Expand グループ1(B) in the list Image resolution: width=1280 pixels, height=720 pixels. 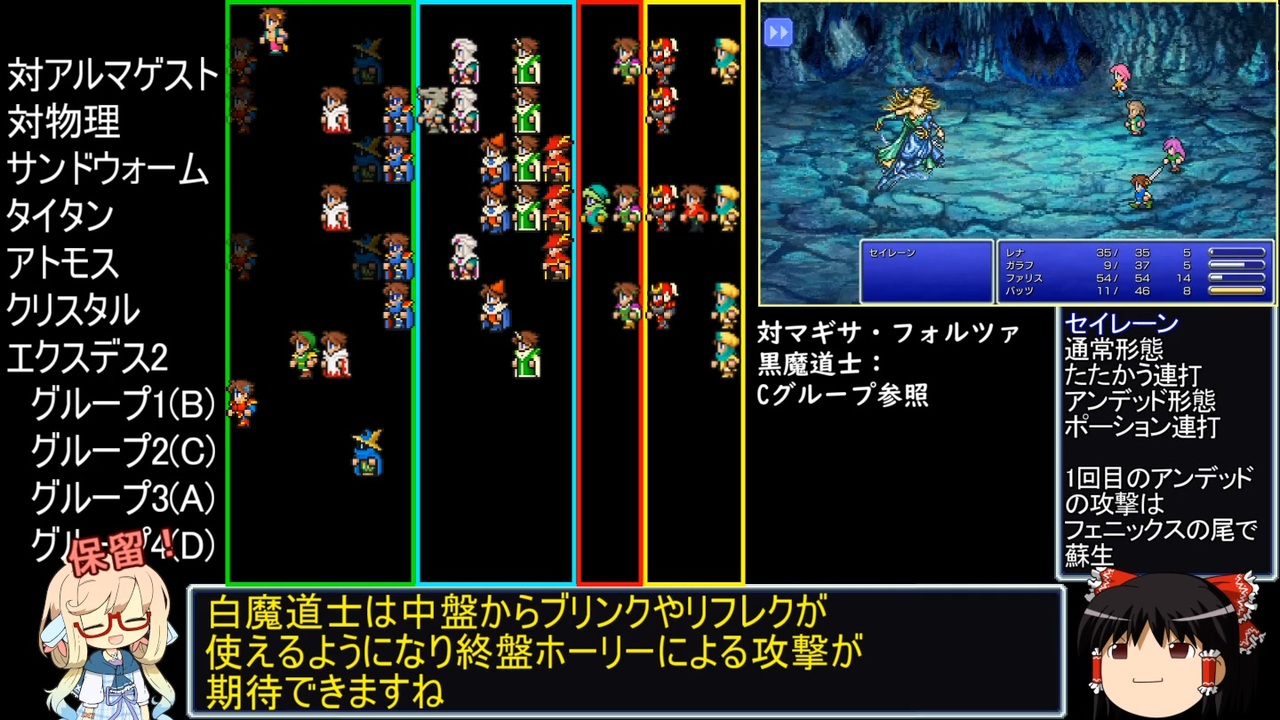[122, 404]
